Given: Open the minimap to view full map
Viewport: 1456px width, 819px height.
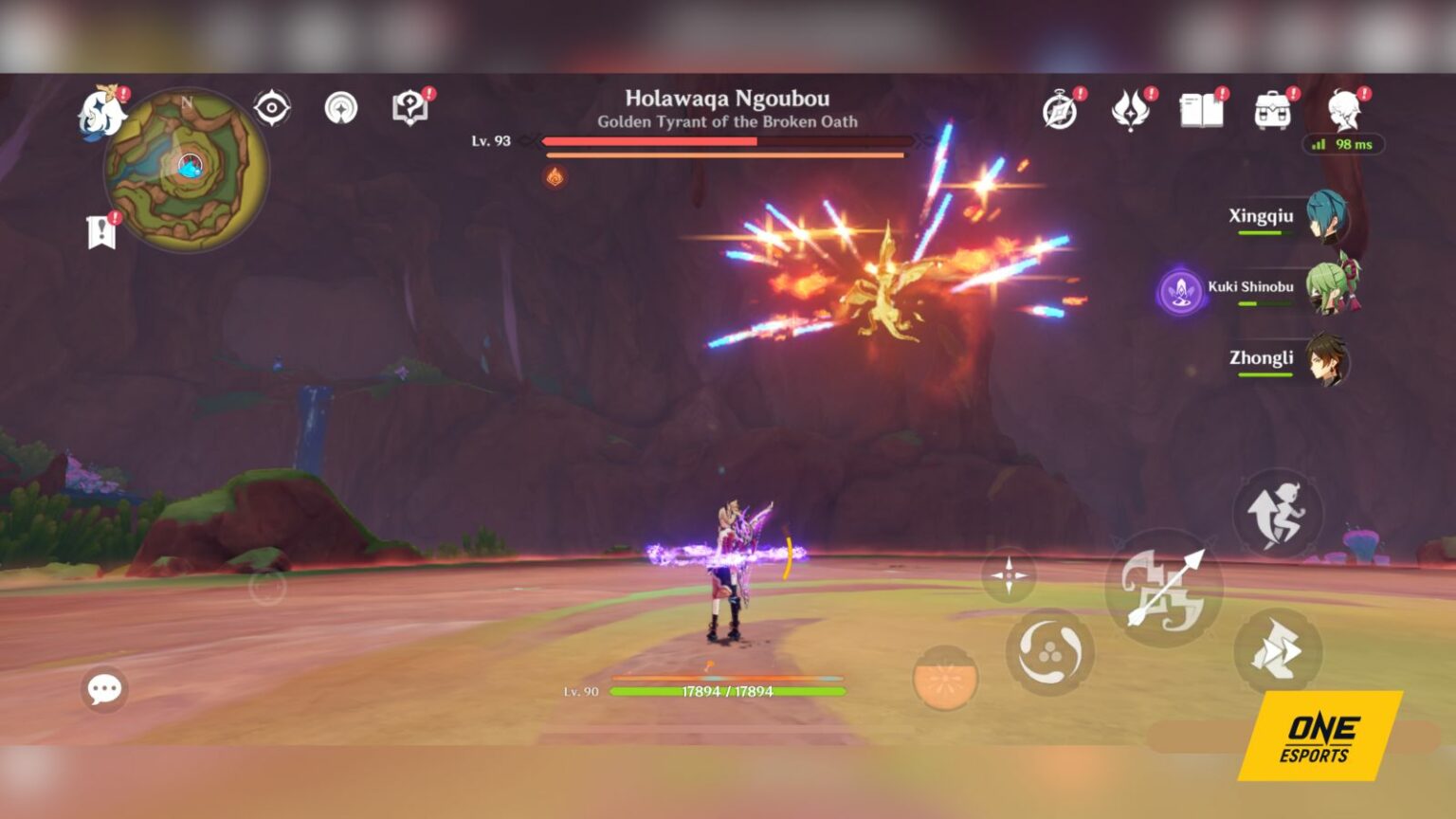Looking at the screenshot, I should click(x=186, y=171).
